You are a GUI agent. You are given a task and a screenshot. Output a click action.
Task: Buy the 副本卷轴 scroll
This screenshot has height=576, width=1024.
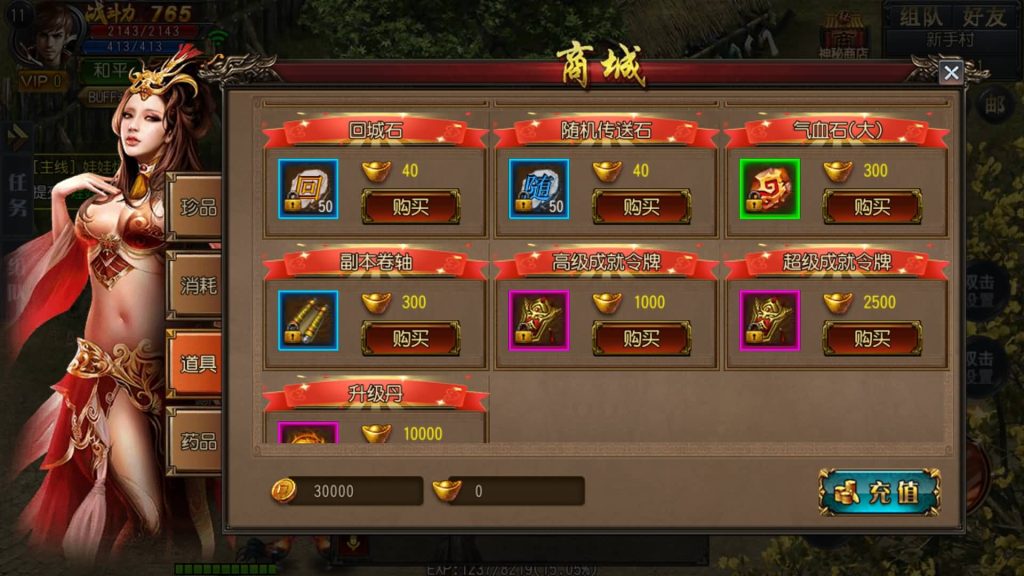pyautogui.click(x=410, y=339)
